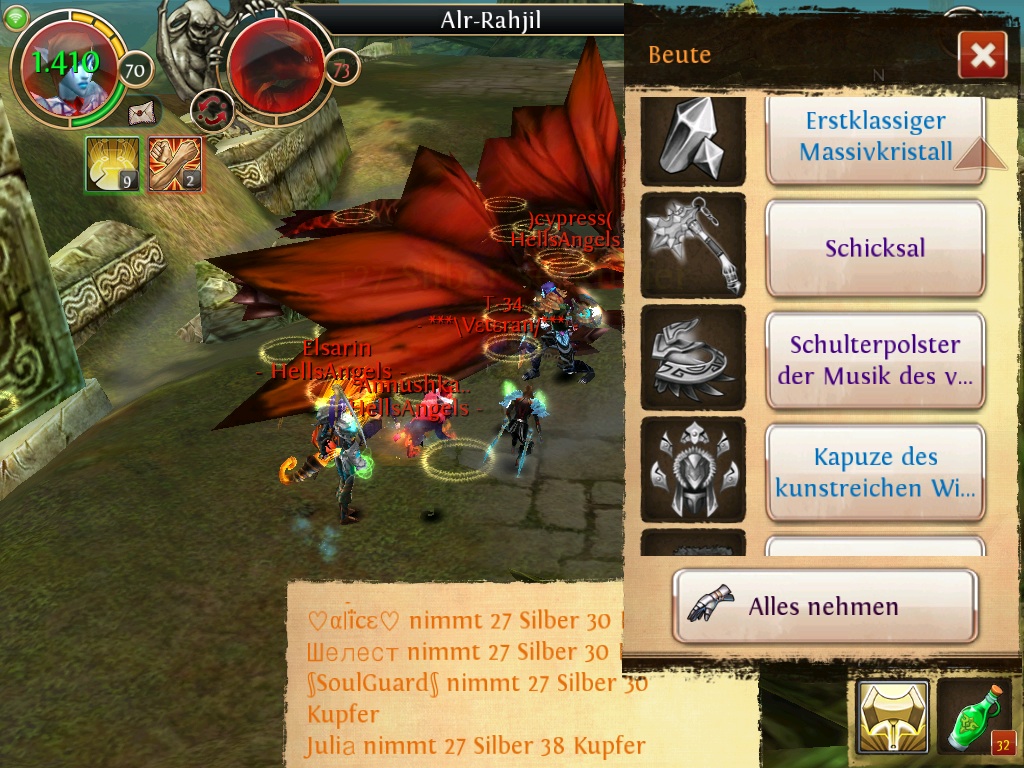Viewport: 1024px width, 768px height.
Task: Inspect the golden buff with 9 stacks
Action: click(x=111, y=164)
